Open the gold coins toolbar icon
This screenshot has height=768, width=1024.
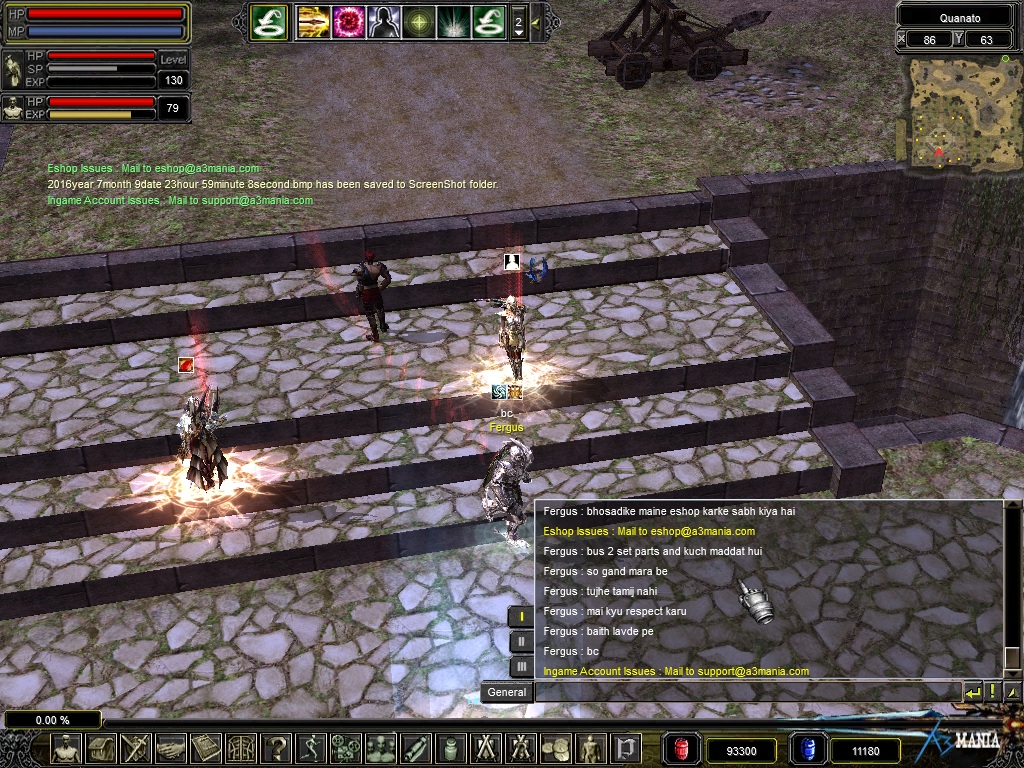coord(556,747)
